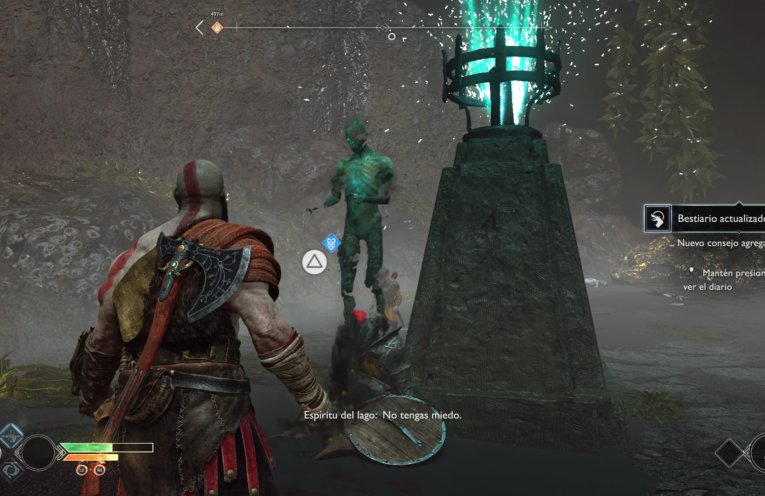This screenshot has width=765, height=496.
Task: Click the upper runic attack diamond icon
Action: pyautogui.click(x=11, y=437)
